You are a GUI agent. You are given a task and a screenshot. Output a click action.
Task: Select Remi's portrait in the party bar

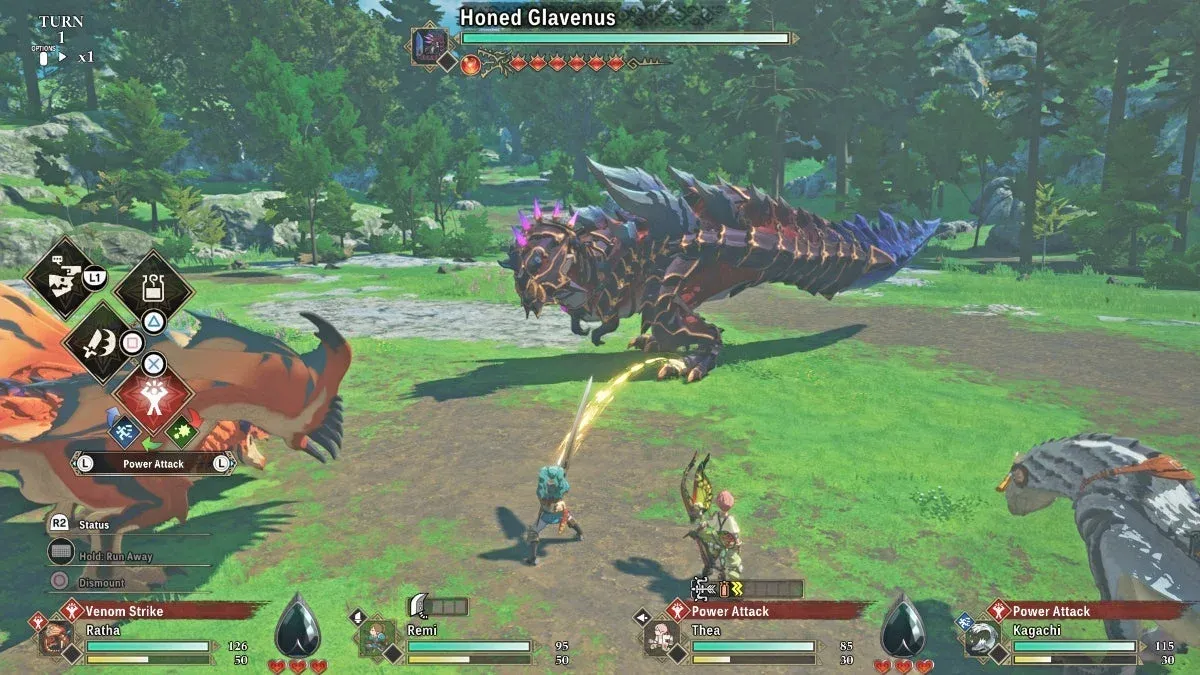tap(376, 637)
